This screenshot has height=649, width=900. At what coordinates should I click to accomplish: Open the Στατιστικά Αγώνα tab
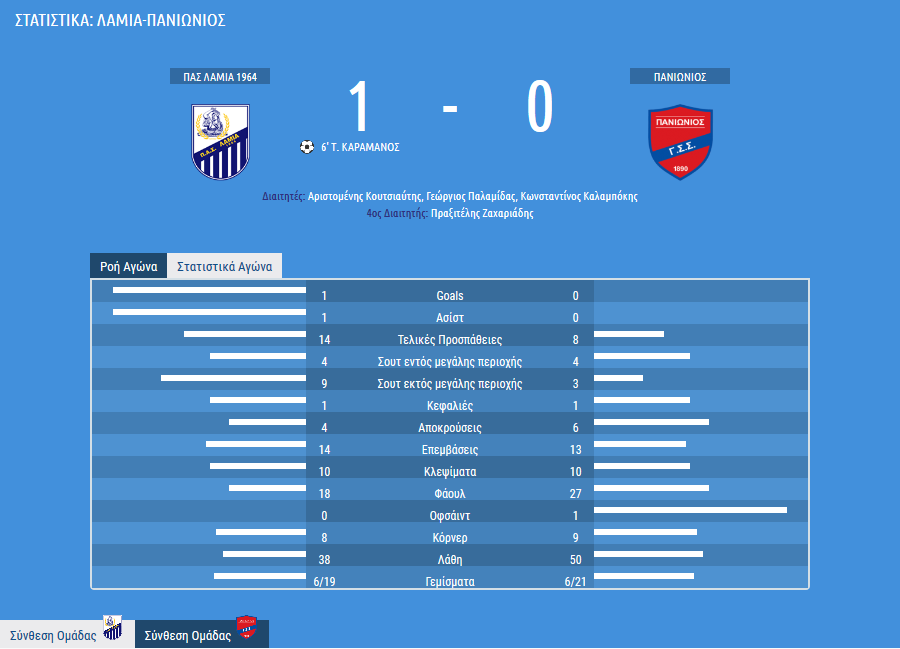click(224, 267)
